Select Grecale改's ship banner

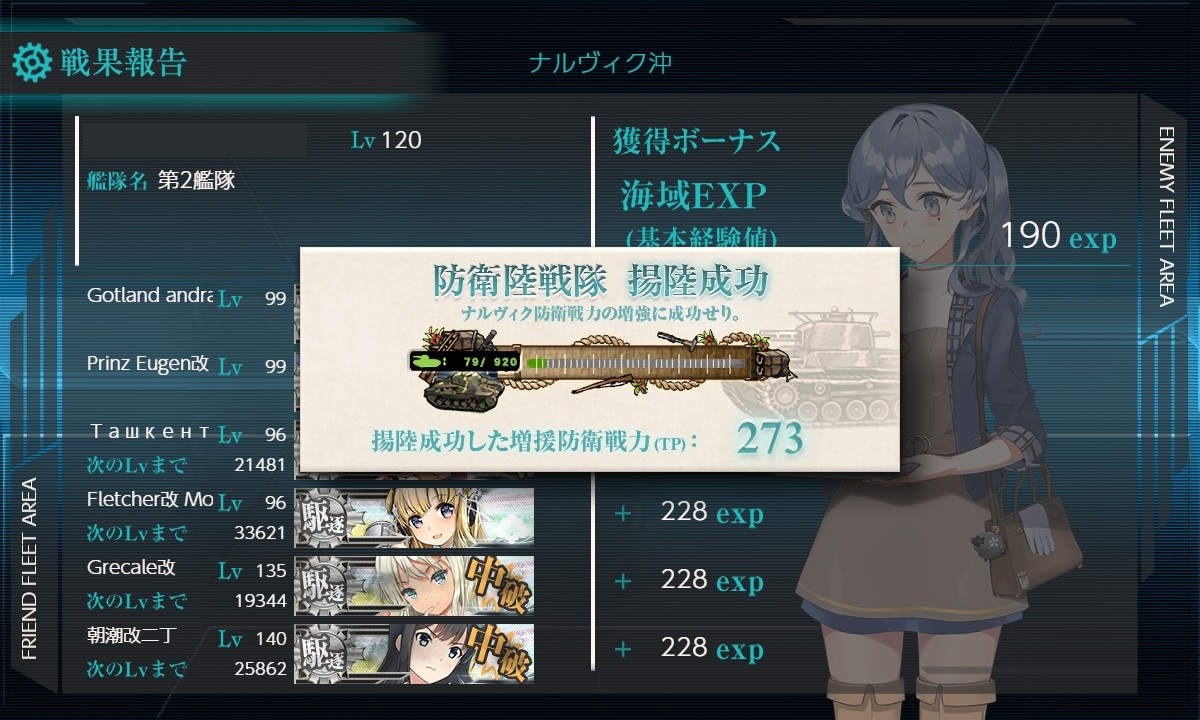click(414, 584)
